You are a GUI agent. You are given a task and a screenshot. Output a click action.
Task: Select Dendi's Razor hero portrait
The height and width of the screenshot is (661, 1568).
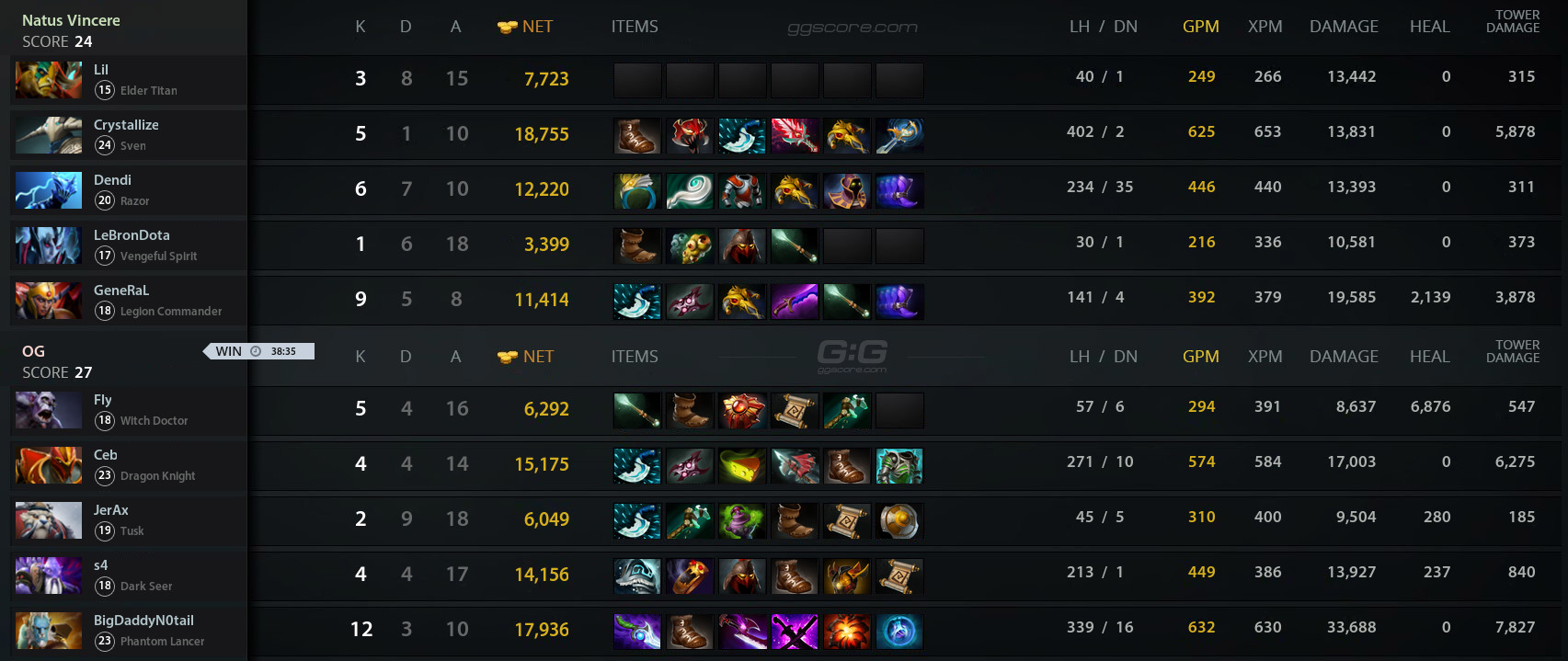coord(49,190)
